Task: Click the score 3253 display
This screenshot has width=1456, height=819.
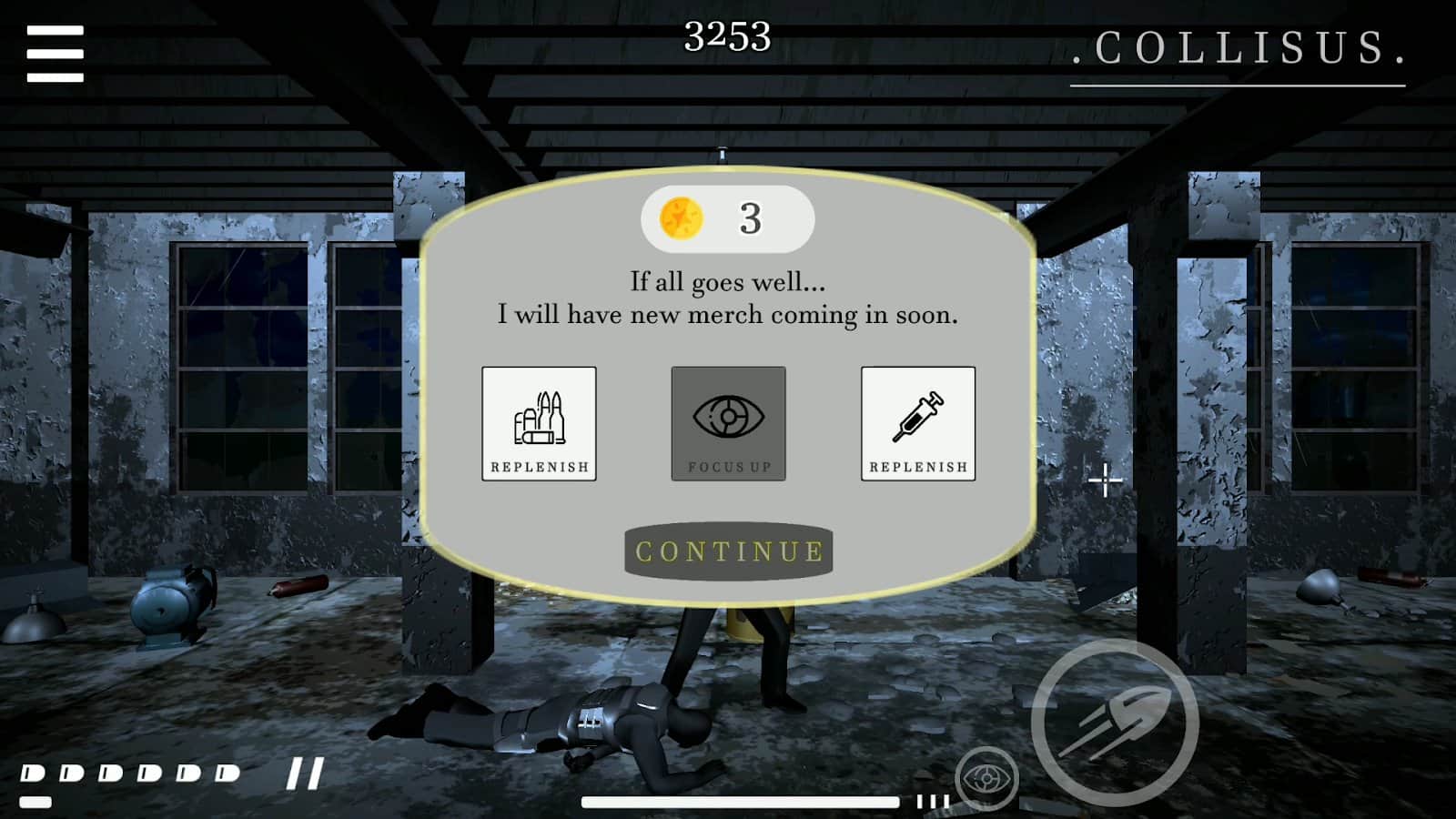Action: coord(728,35)
